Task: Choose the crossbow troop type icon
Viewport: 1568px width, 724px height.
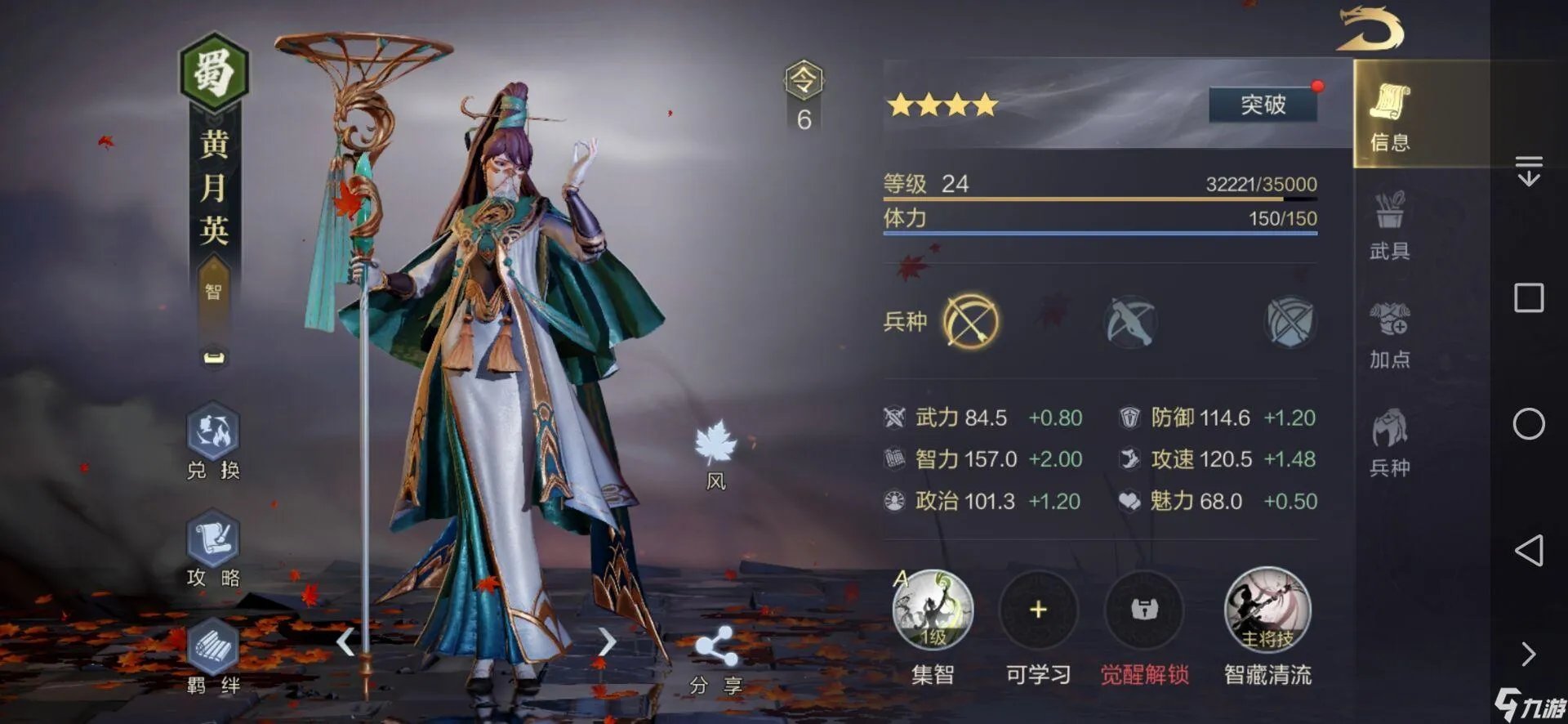Action: pyautogui.click(x=1130, y=321)
